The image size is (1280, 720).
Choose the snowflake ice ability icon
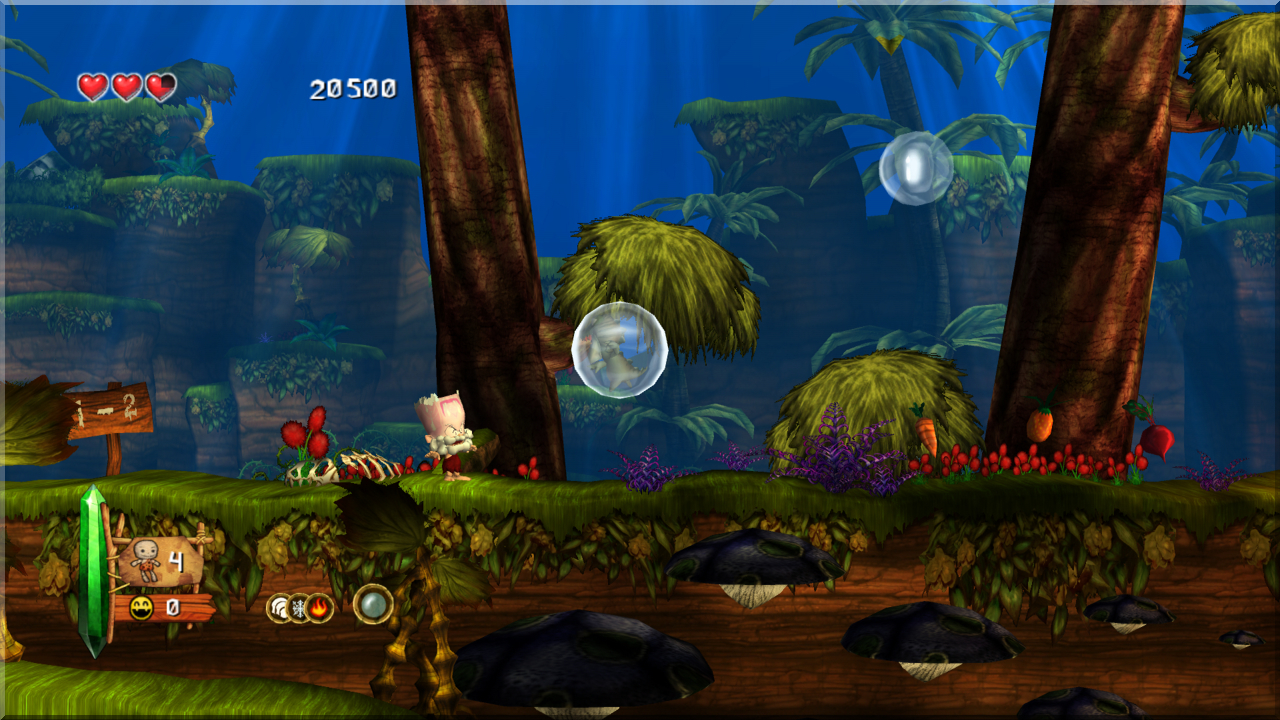[300, 607]
